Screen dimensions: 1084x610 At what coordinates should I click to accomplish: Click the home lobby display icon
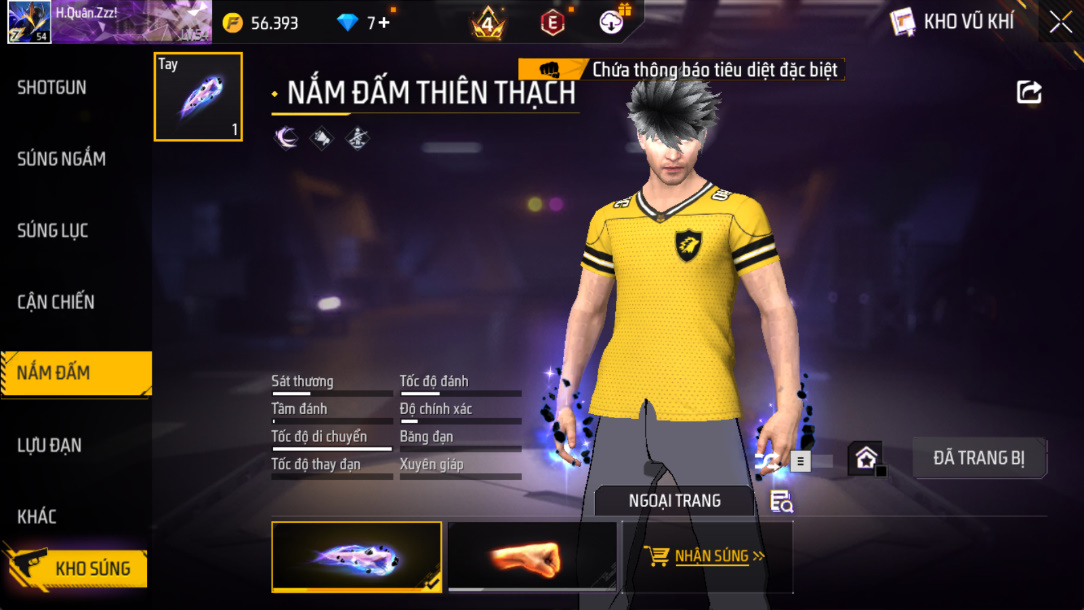tap(865, 459)
